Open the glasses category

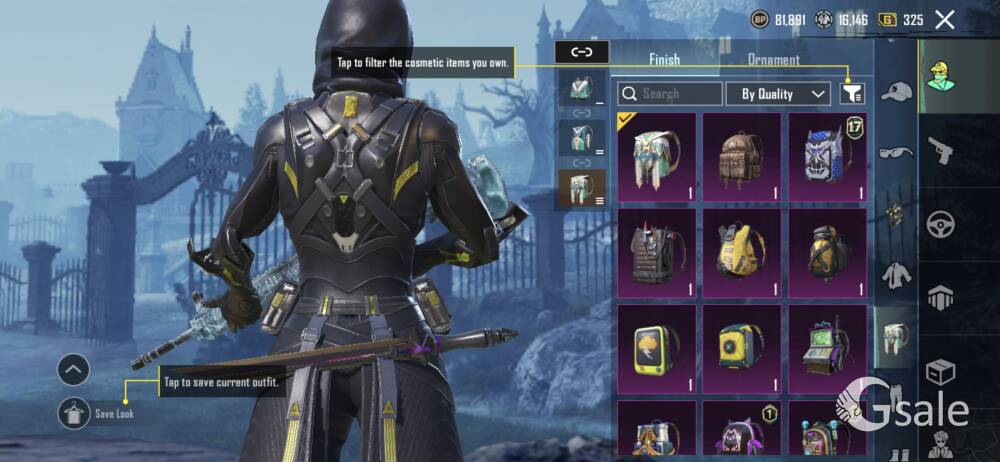tap(896, 153)
